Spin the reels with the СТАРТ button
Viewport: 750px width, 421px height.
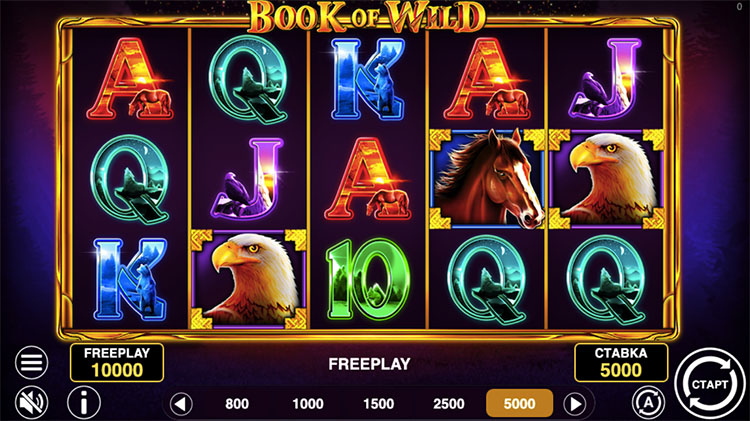(x=708, y=382)
